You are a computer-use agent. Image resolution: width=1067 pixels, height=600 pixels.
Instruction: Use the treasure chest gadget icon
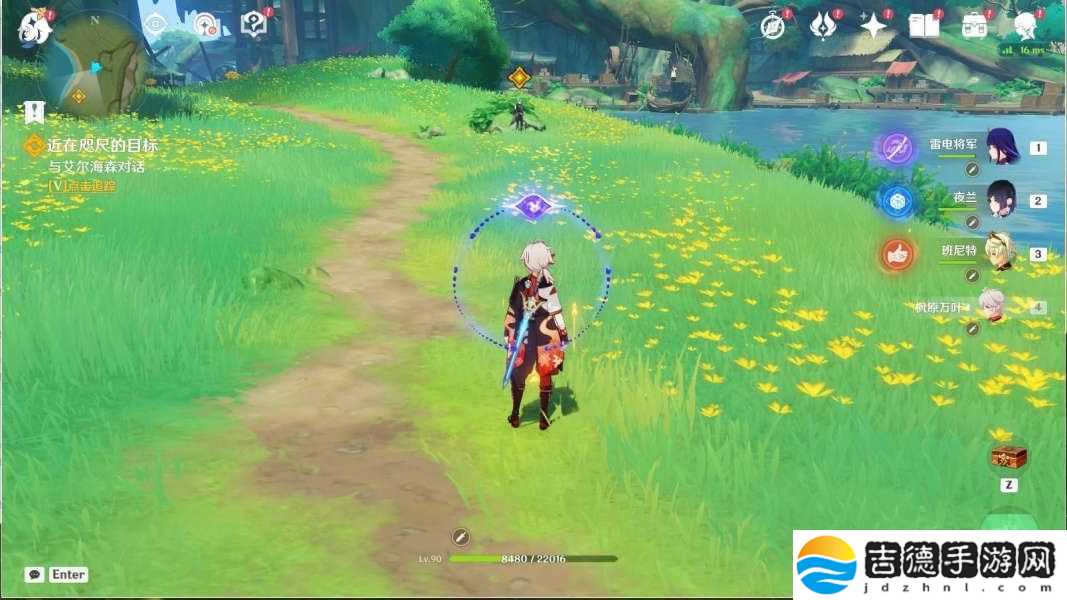coord(1009,458)
